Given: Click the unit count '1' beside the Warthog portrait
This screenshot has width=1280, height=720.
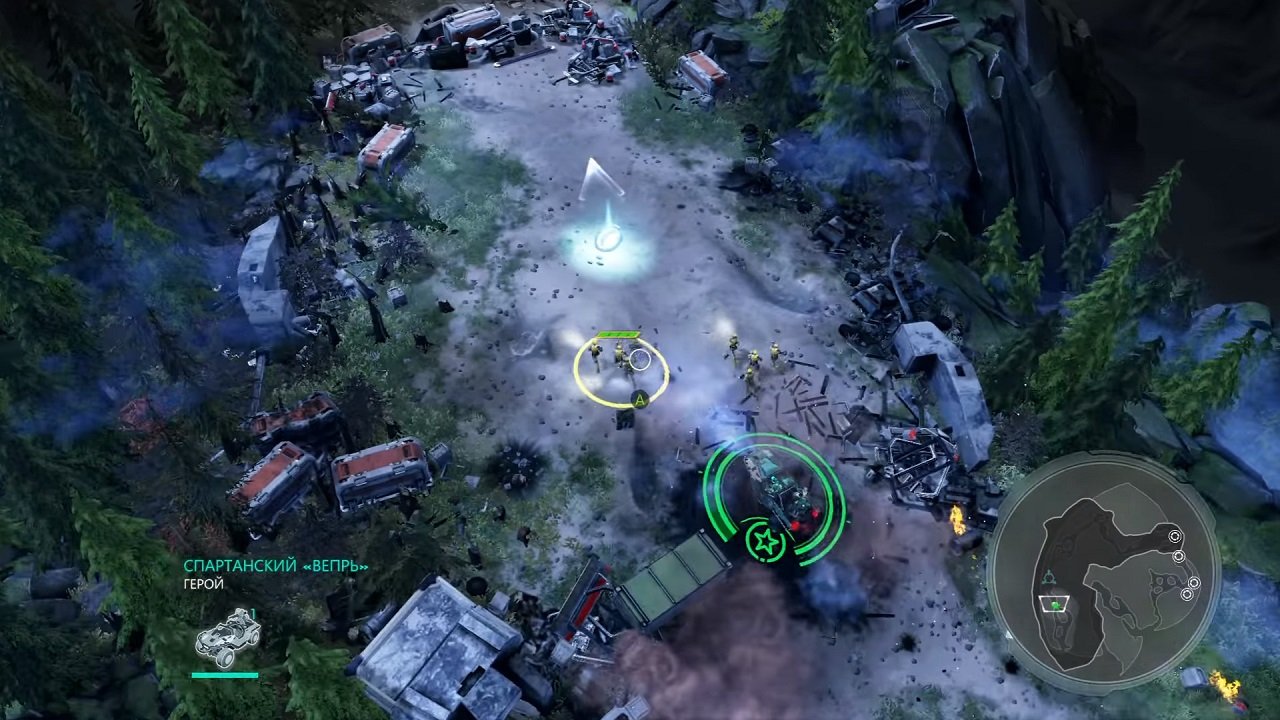Looking at the screenshot, I should coord(253,613).
